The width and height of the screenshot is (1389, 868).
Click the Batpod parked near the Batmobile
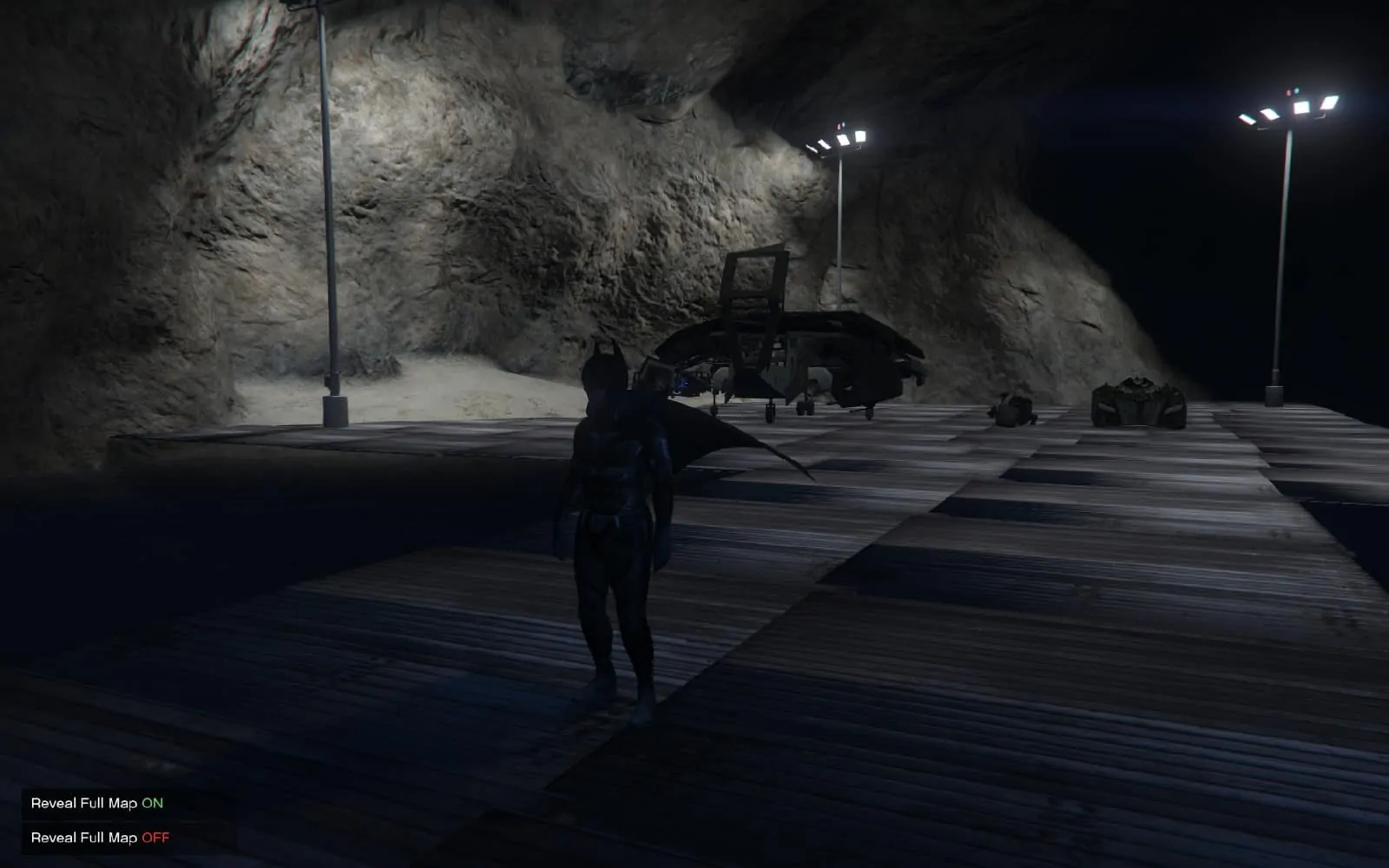[1011, 408]
